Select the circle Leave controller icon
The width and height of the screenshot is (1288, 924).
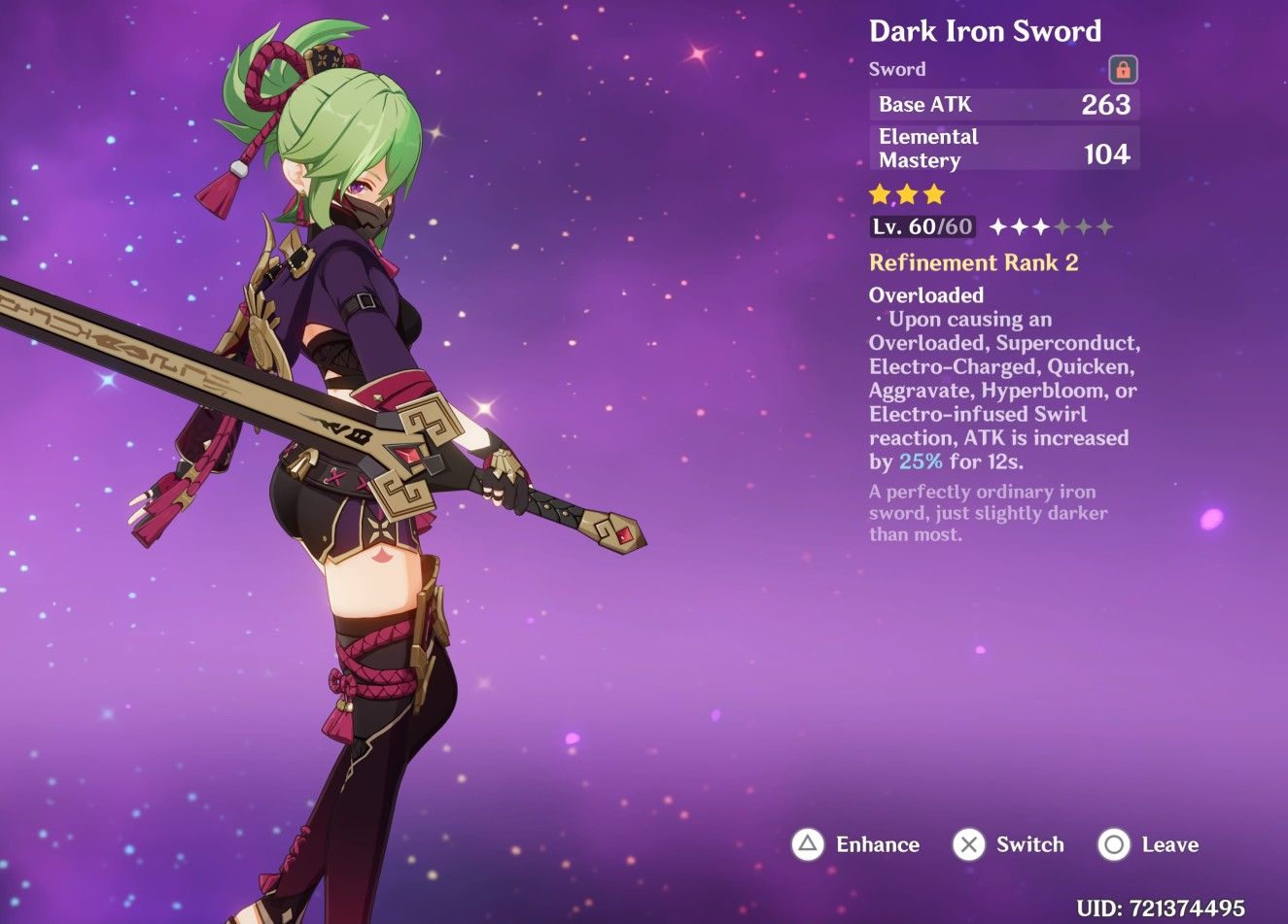[x=1113, y=844]
